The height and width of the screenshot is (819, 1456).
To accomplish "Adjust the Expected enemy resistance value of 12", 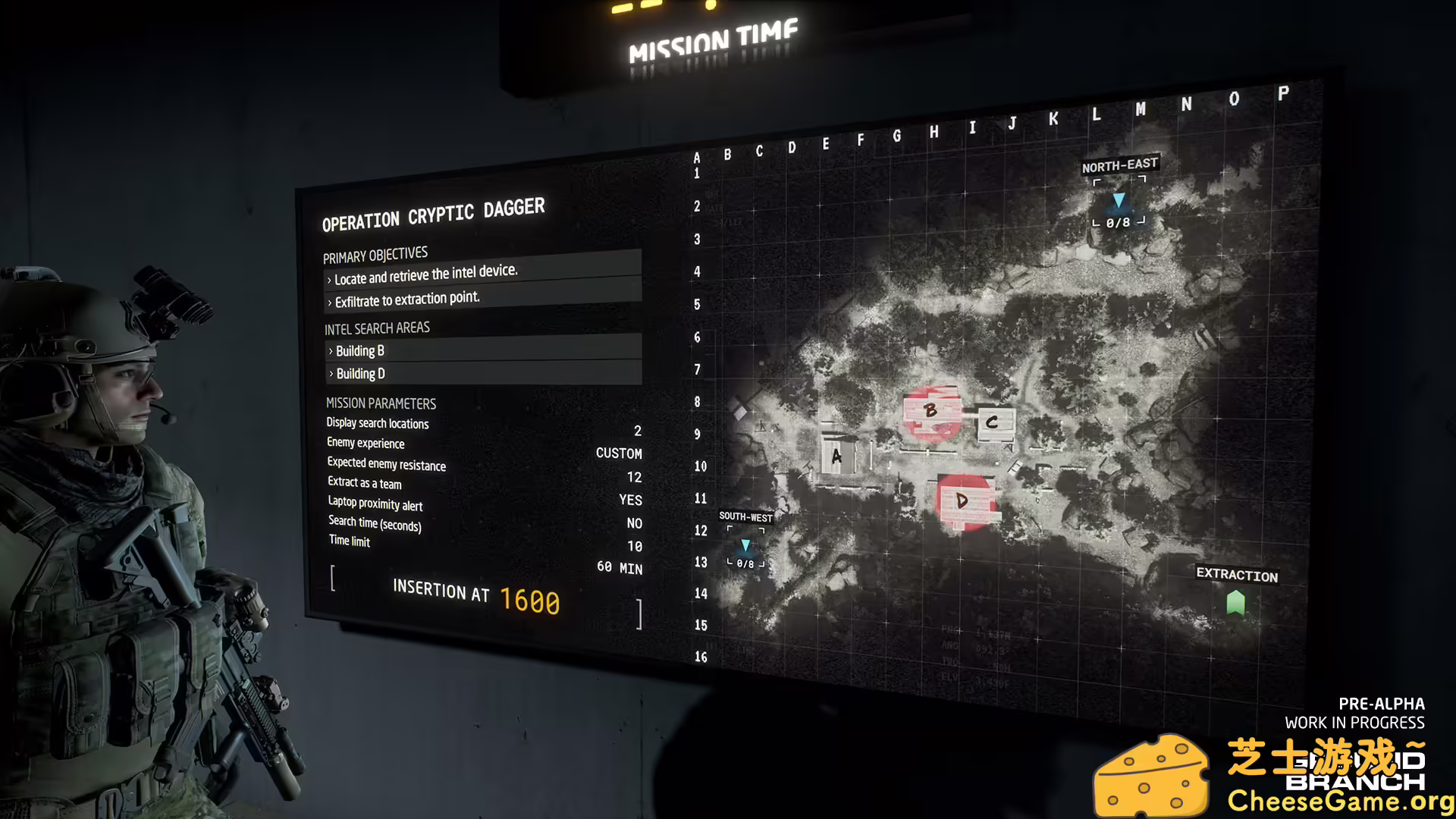I will [x=635, y=477].
